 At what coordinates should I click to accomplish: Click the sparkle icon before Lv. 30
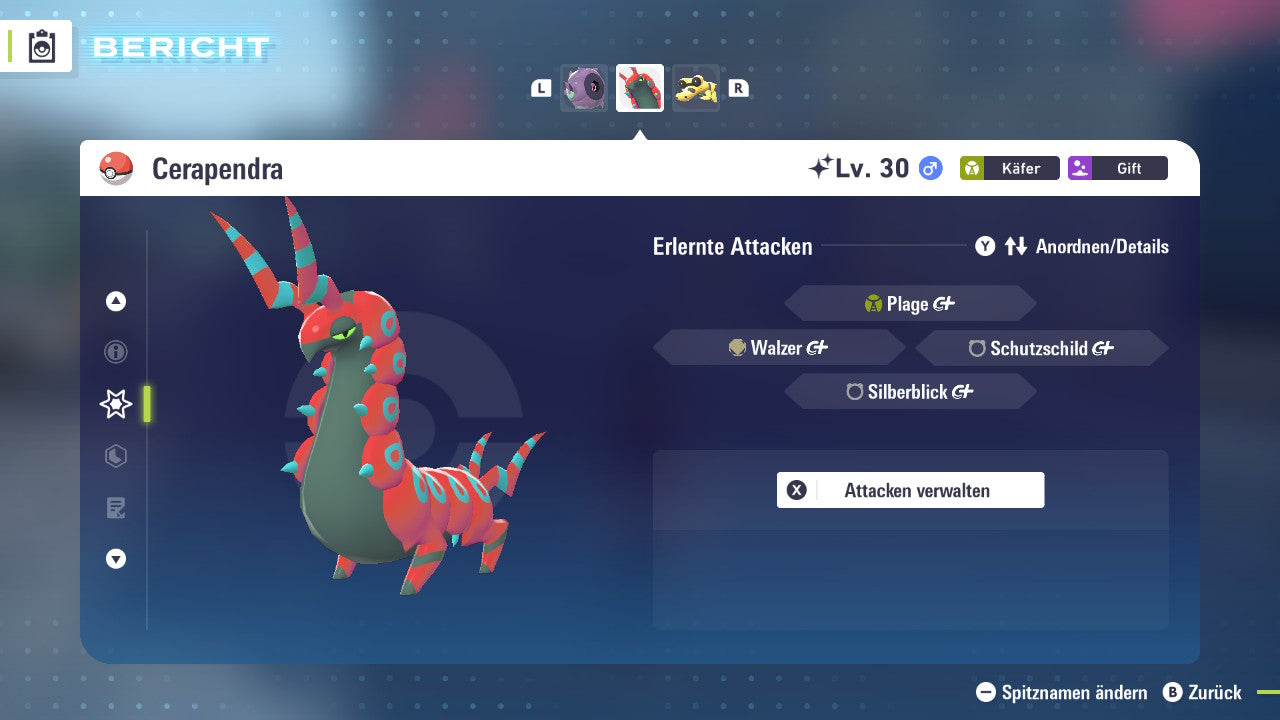pyautogui.click(x=820, y=165)
